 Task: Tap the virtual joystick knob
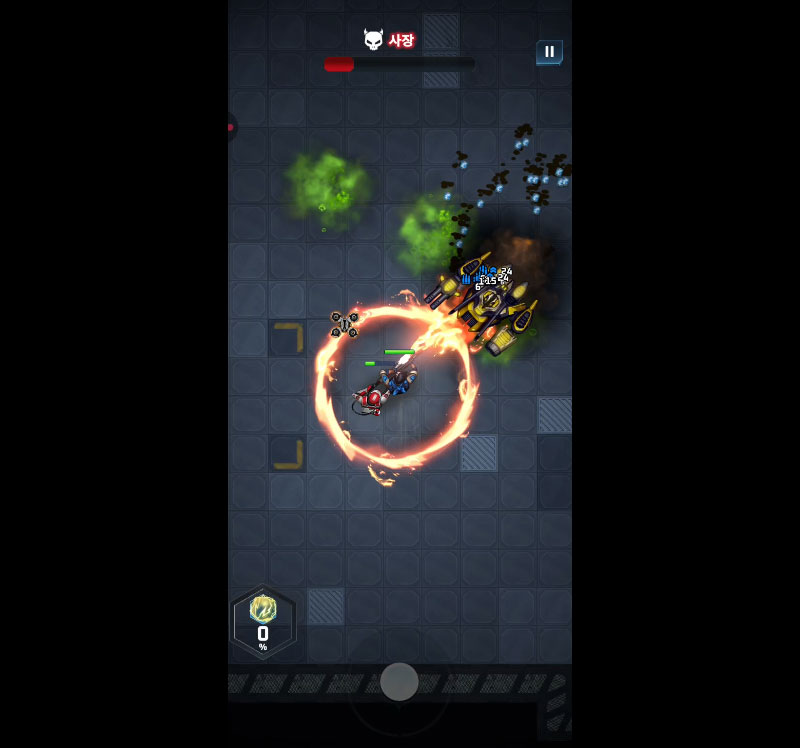click(x=399, y=682)
